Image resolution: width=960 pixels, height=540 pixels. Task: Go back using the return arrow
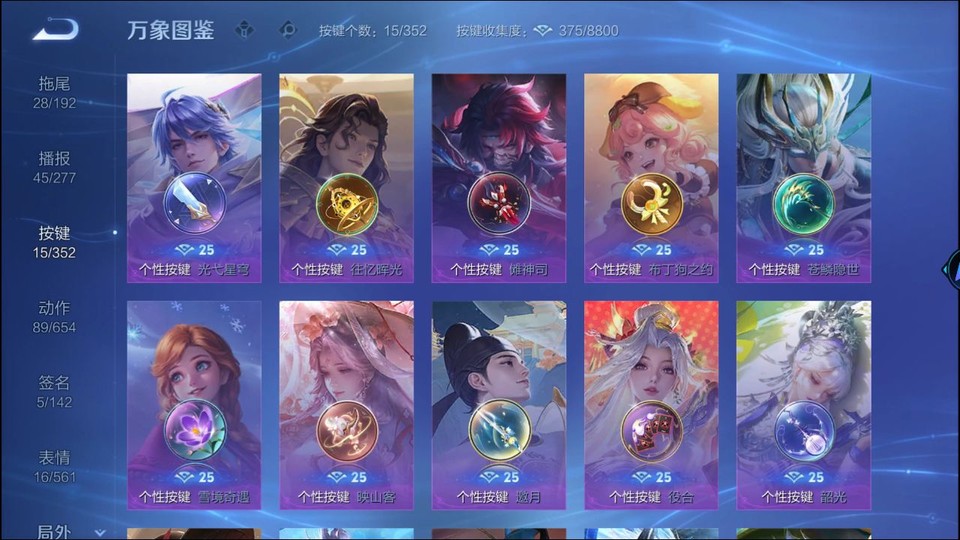click(x=55, y=30)
